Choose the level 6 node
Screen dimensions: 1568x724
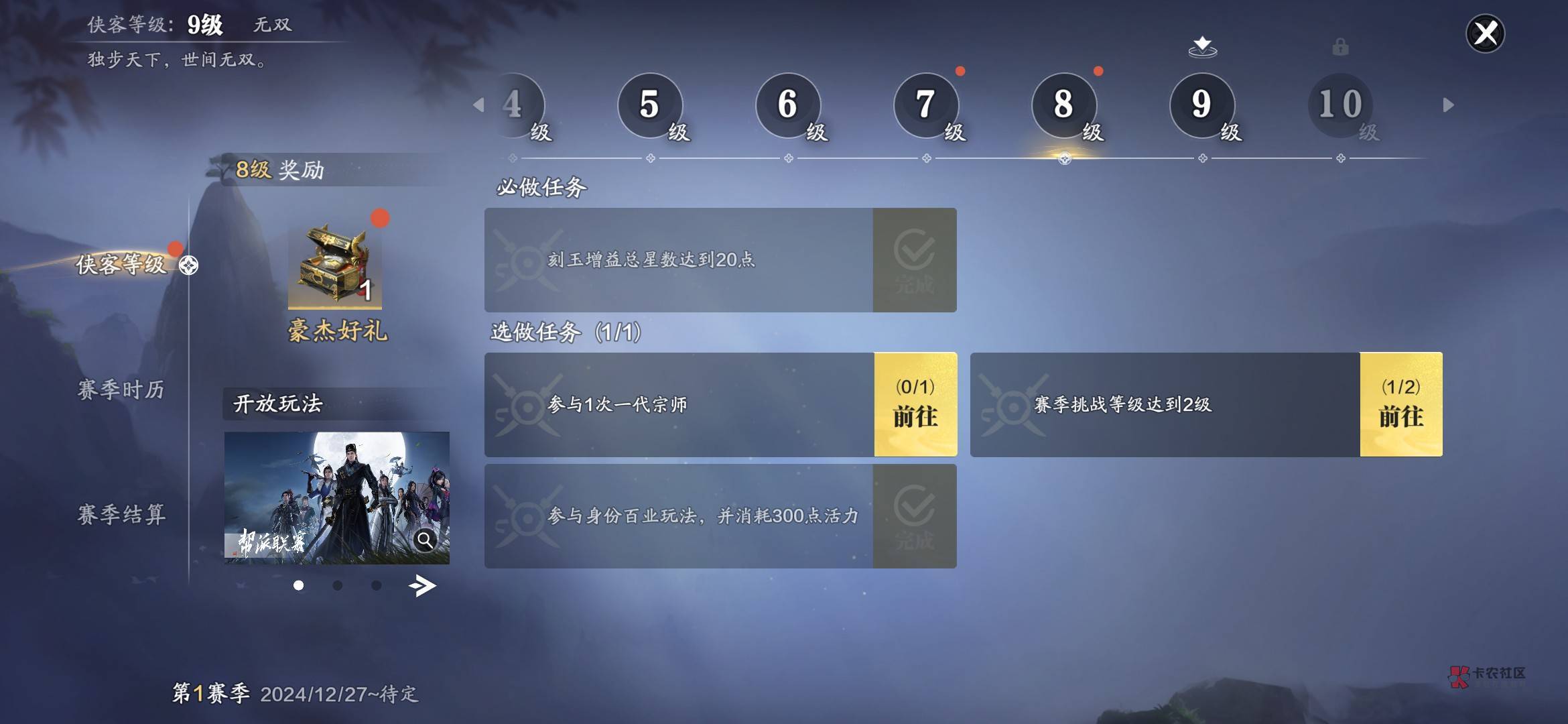[x=788, y=105]
